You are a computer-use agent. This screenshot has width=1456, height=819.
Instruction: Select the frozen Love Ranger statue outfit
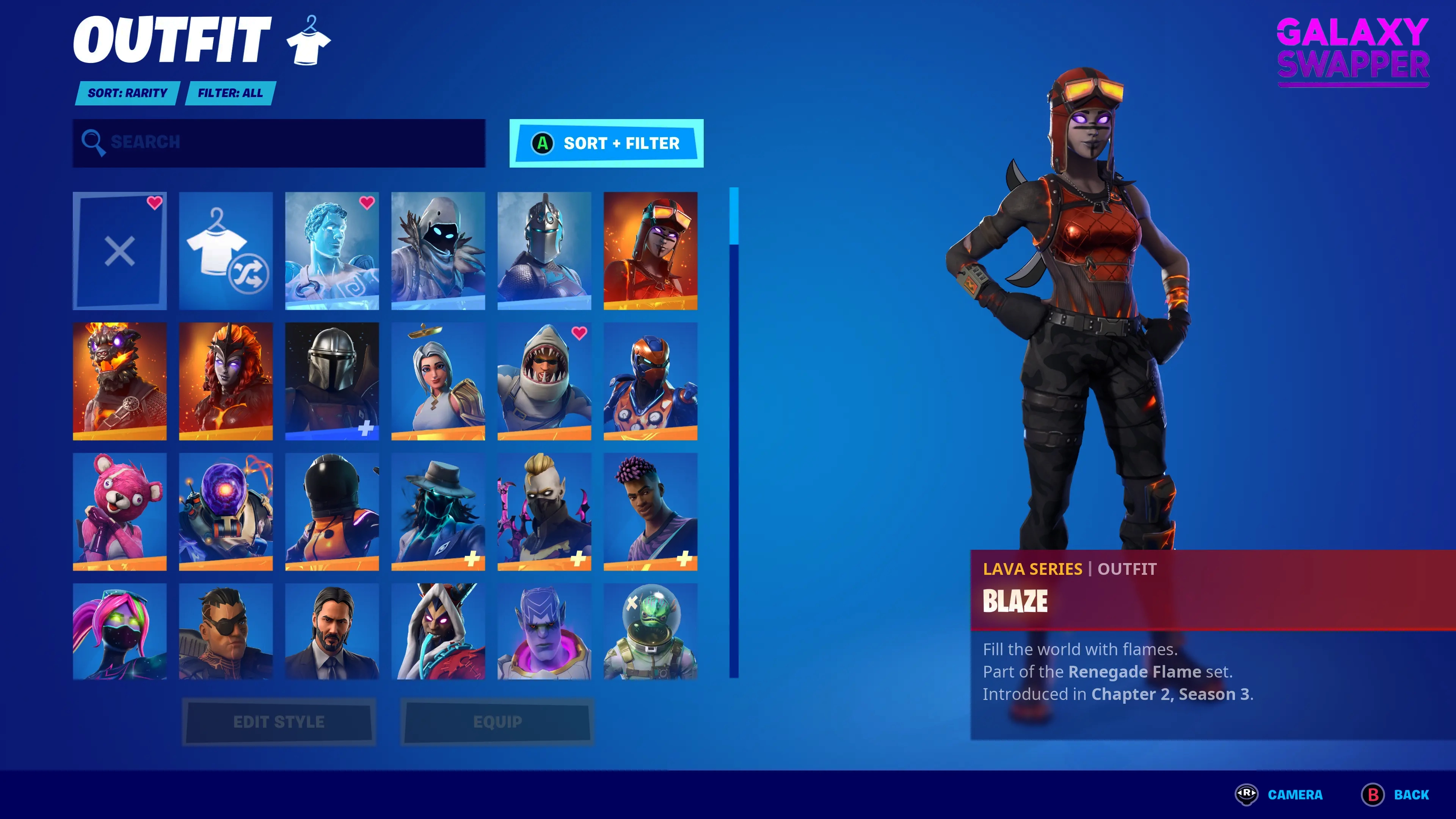tap(332, 250)
